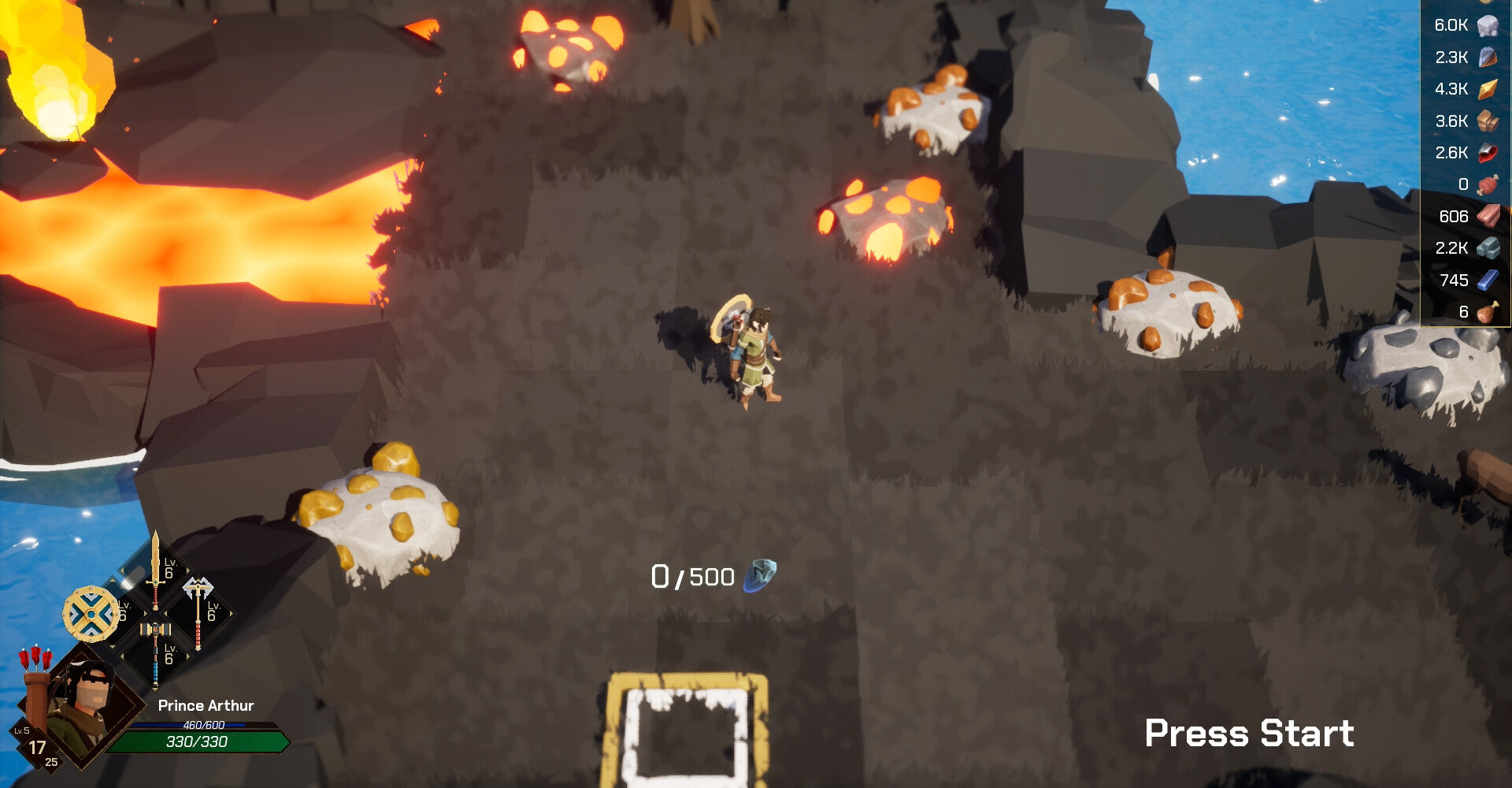Select the war hammer weapon slot

(x=156, y=650)
